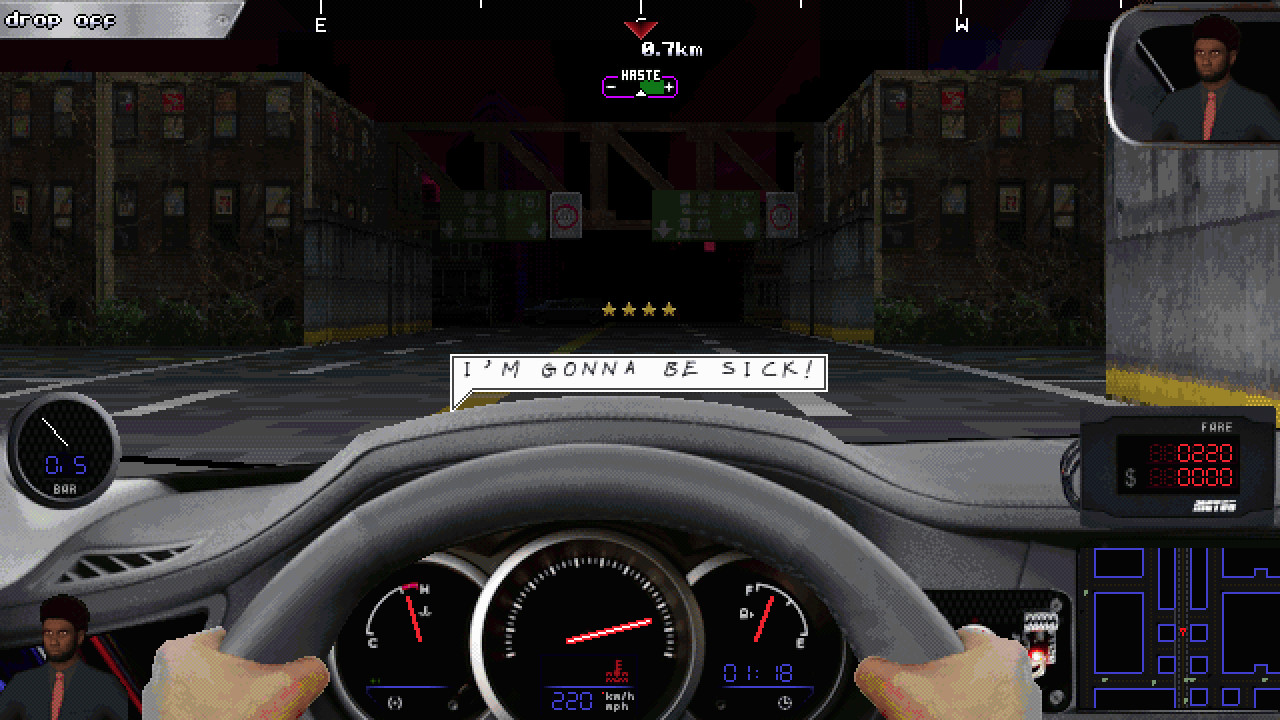Click the fuel pump icon on the fuel gauge

pyautogui.click(x=746, y=612)
